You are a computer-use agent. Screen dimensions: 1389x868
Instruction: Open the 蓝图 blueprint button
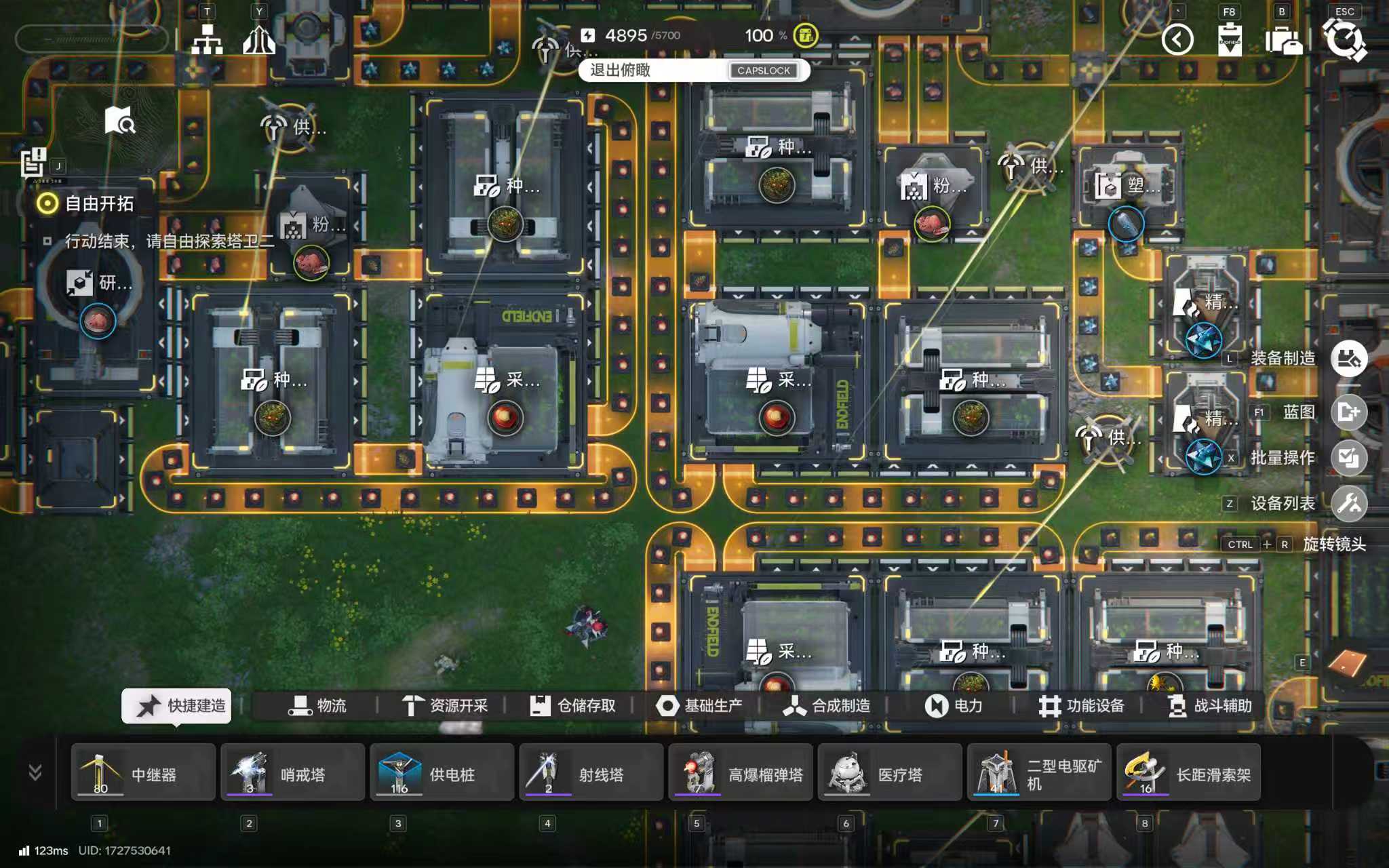coord(1348,412)
